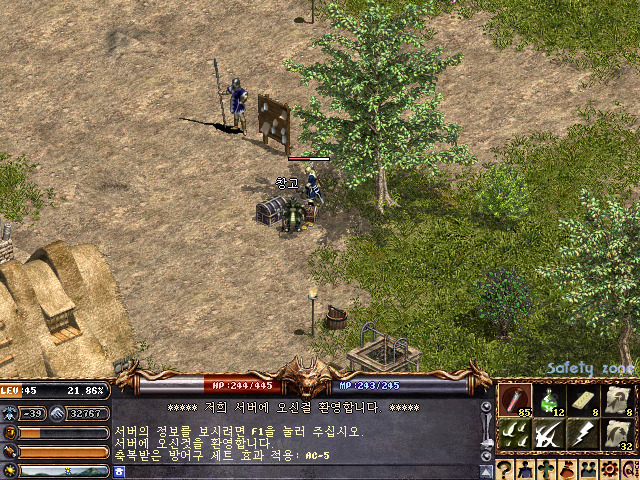Use the tan wafer item slot
The image size is (640, 480).
(x=583, y=399)
